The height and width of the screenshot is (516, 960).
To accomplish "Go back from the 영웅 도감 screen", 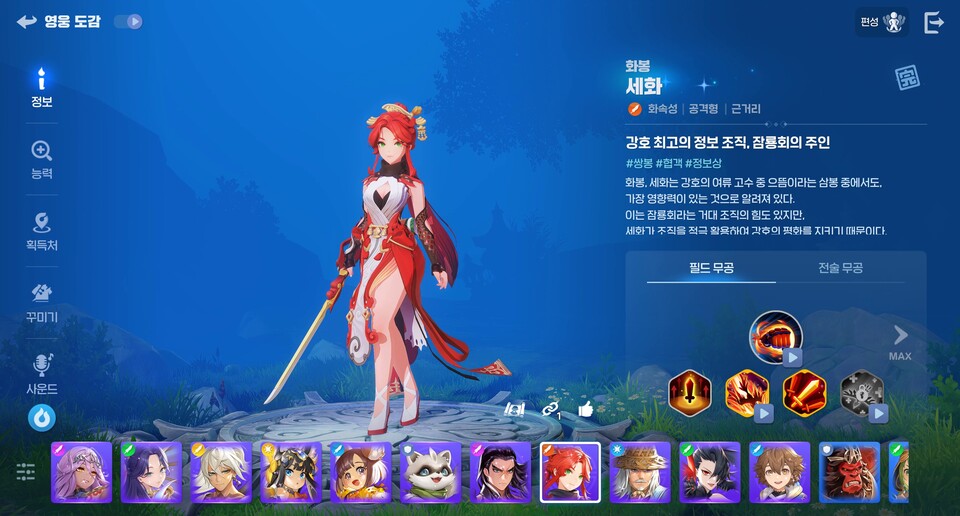I will click(26, 22).
